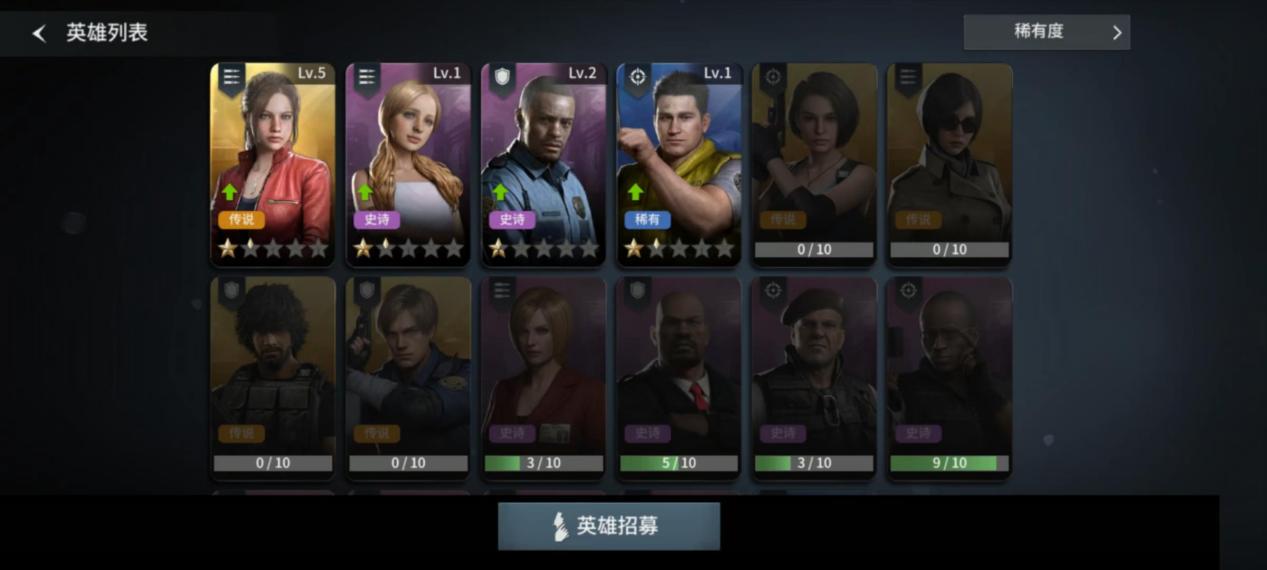View the locked curly-haired bearded hero
The height and width of the screenshot is (570, 1267).
tap(273, 375)
